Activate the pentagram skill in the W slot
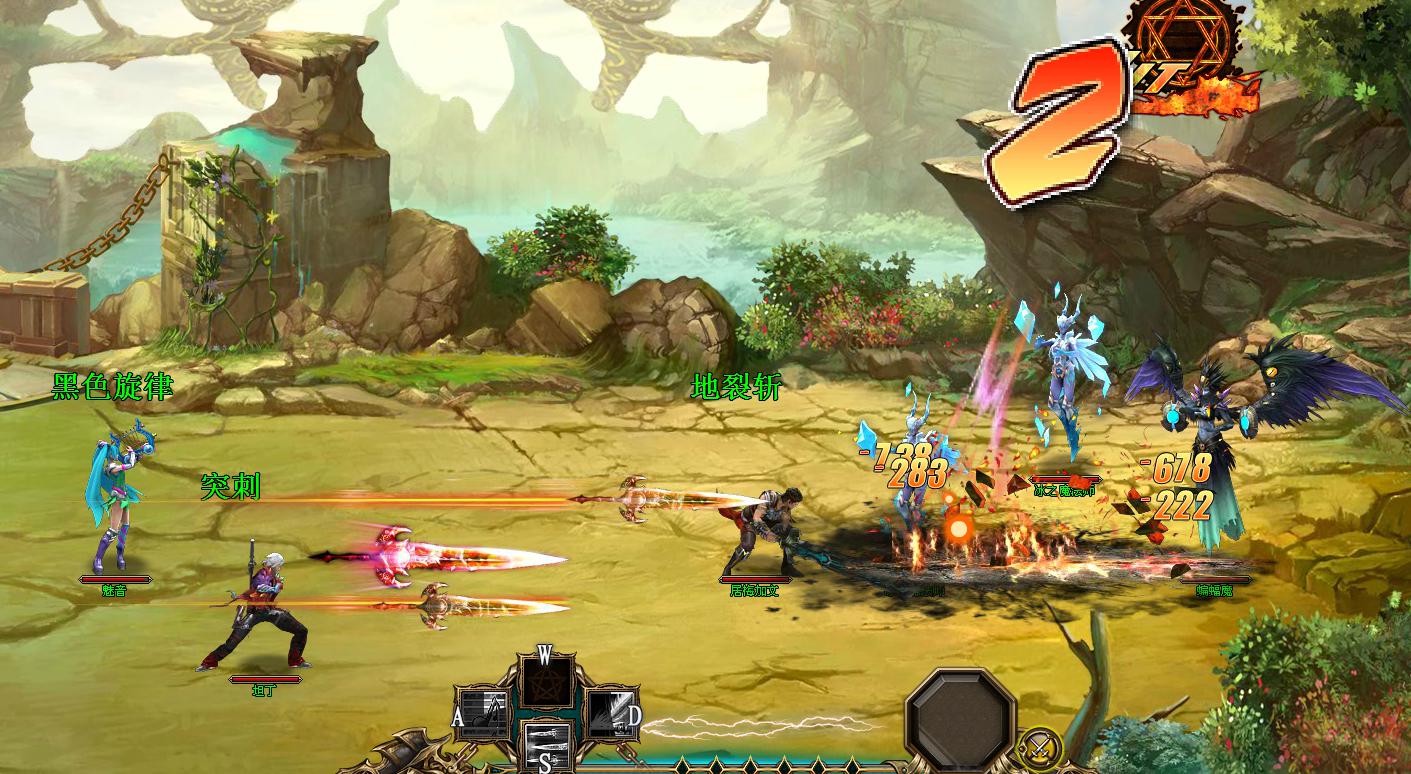Image resolution: width=1411 pixels, height=774 pixels. pos(546,682)
